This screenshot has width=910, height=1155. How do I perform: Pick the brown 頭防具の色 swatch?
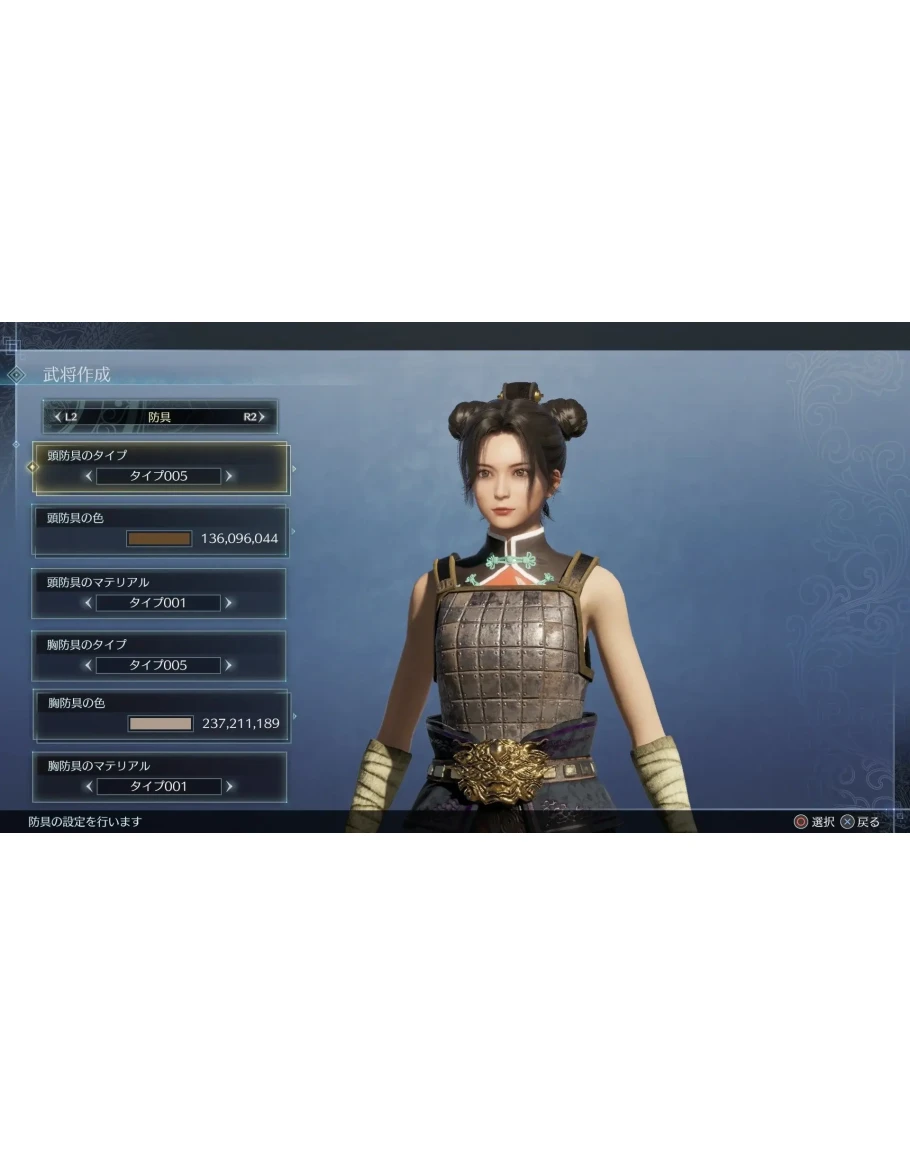pos(159,539)
